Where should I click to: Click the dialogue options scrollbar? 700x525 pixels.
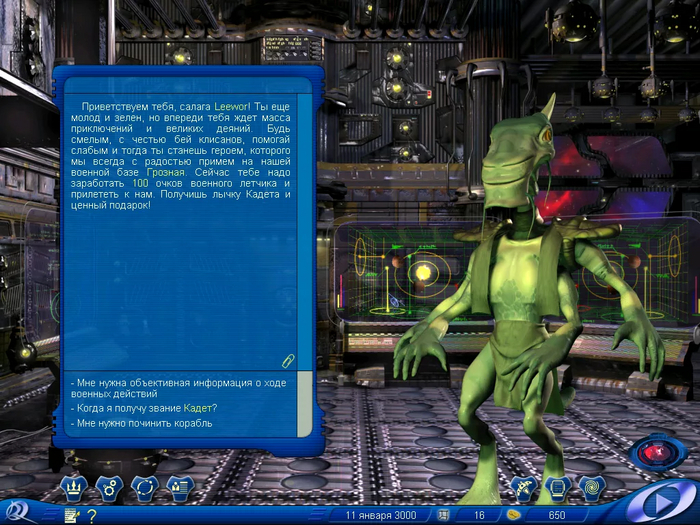tap(304, 405)
